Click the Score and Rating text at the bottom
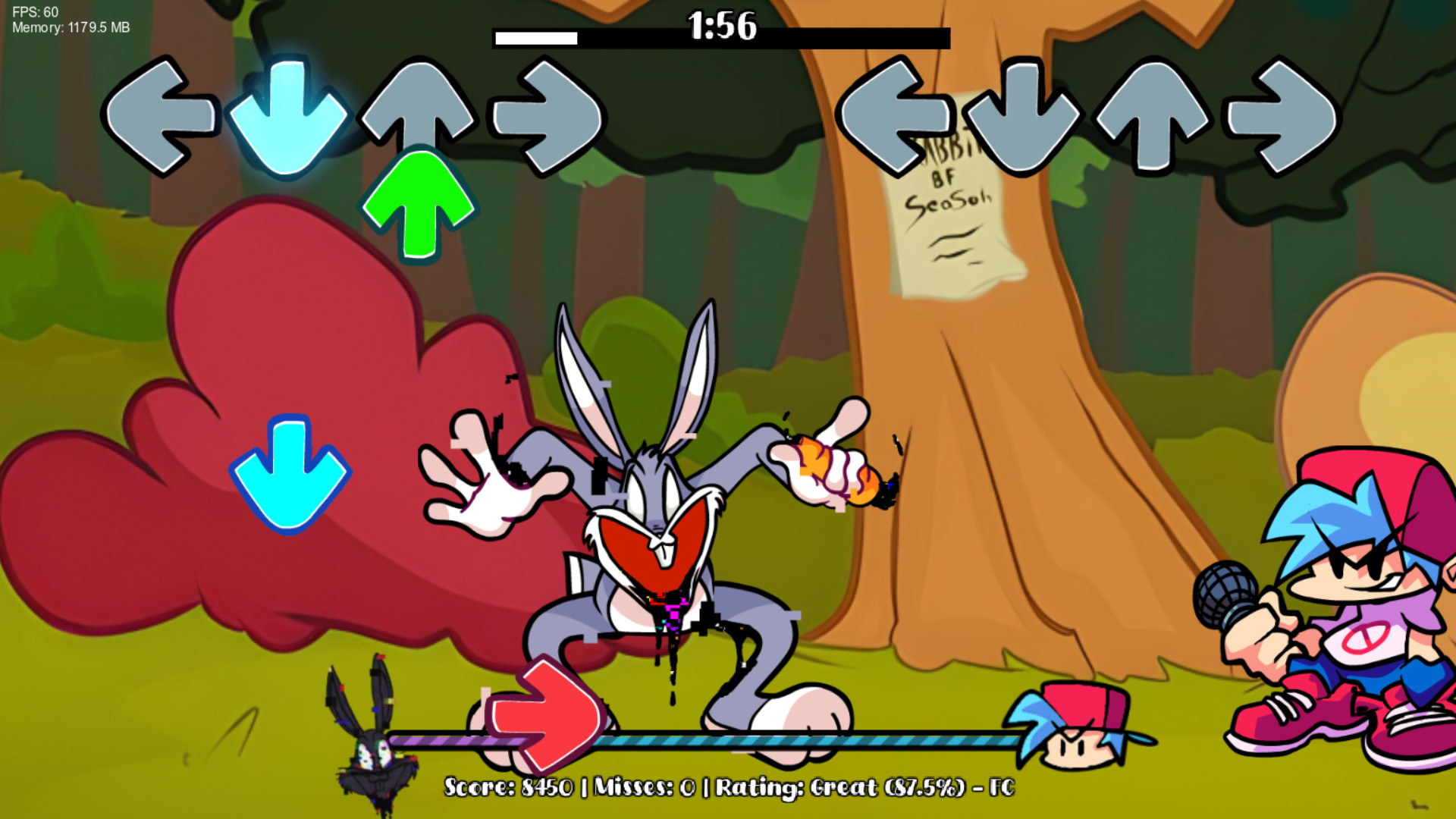Image resolution: width=1456 pixels, height=819 pixels. pos(728,789)
